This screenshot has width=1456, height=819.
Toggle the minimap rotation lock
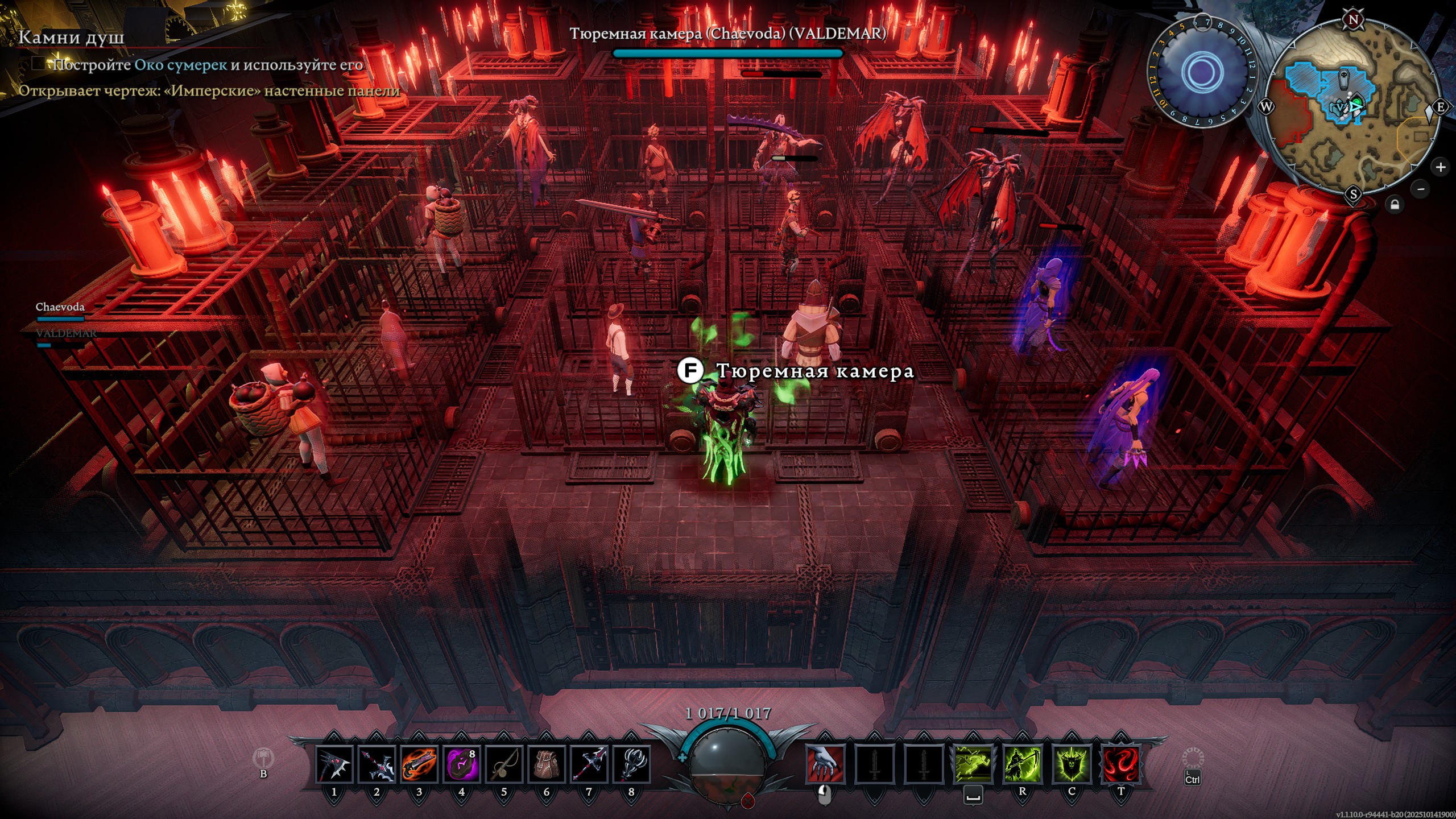point(1394,204)
